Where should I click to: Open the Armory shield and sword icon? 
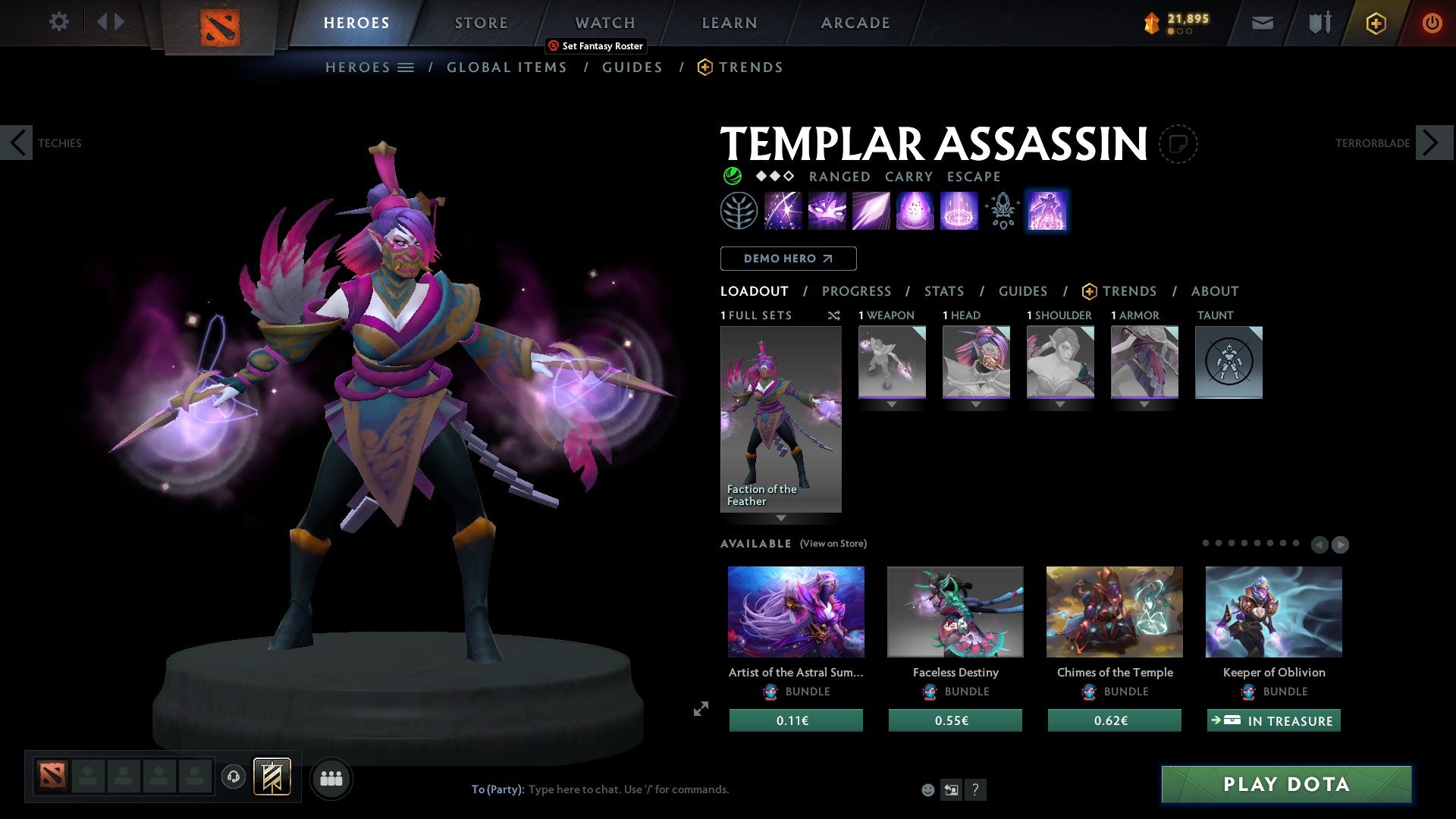1319,23
